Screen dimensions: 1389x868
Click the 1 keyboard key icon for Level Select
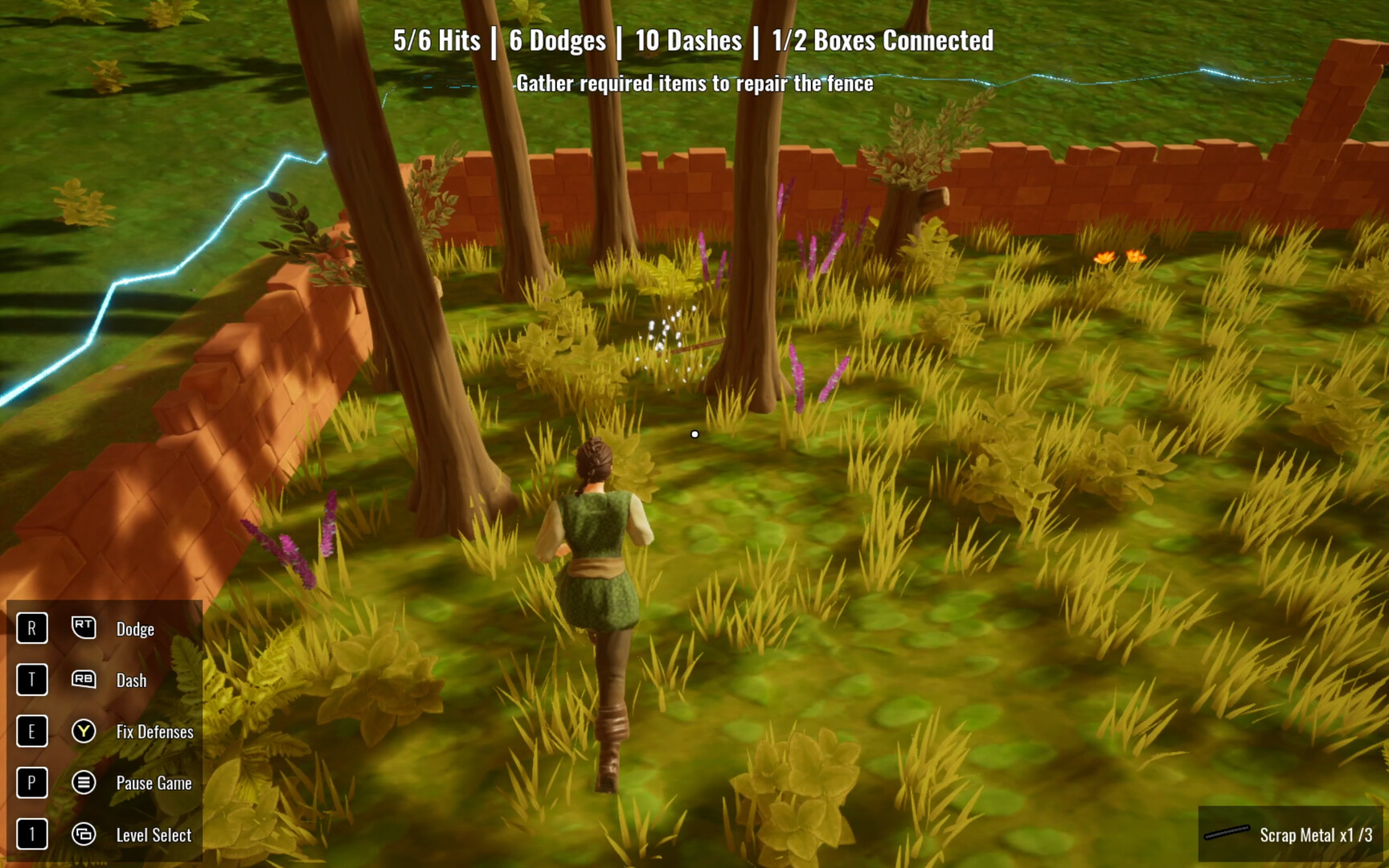click(31, 834)
